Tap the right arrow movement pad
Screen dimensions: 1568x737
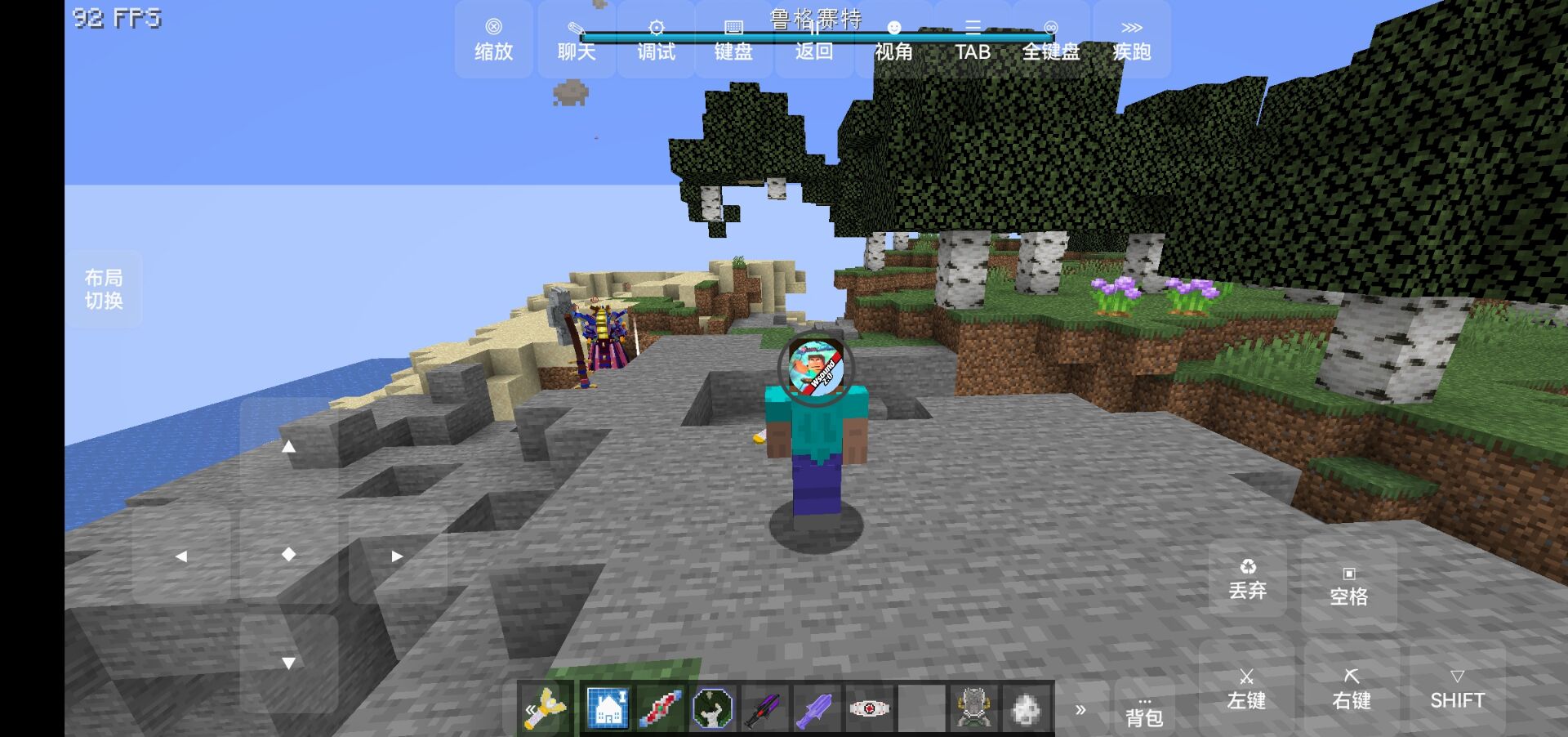coord(397,556)
